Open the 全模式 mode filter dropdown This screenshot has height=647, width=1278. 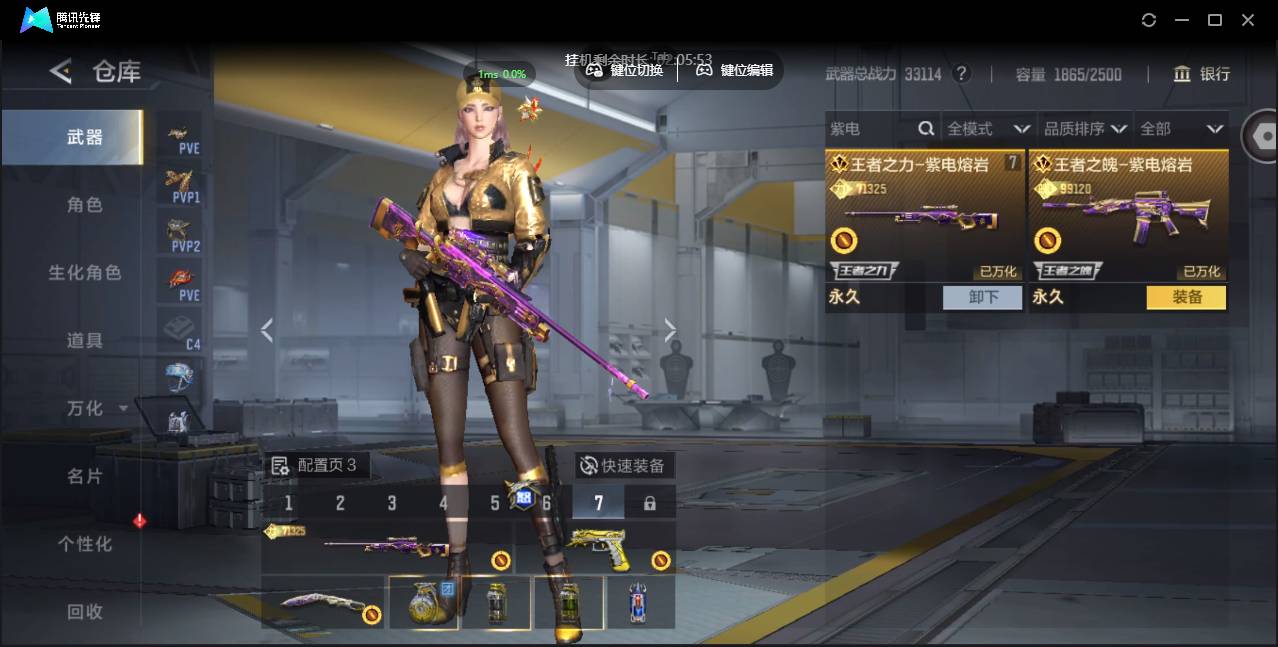click(988, 129)
